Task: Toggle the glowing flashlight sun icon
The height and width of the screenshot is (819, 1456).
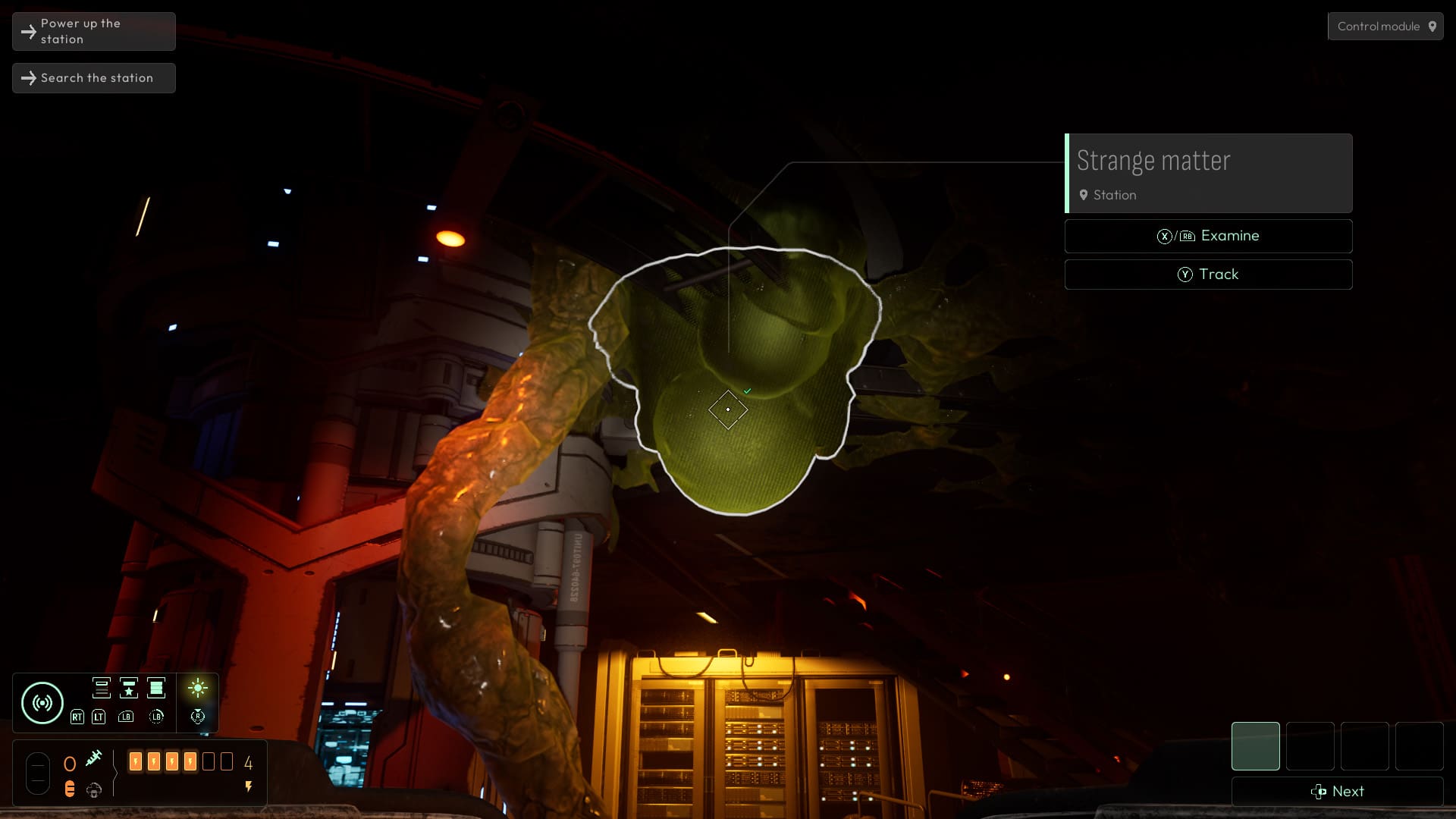Action: point(198,688)
